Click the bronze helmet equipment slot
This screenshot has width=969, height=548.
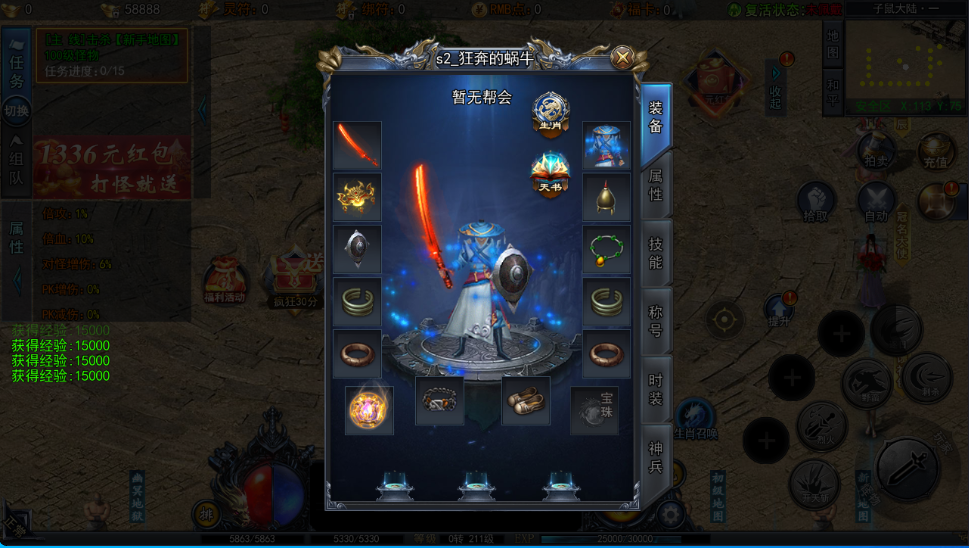coord(606,198)
